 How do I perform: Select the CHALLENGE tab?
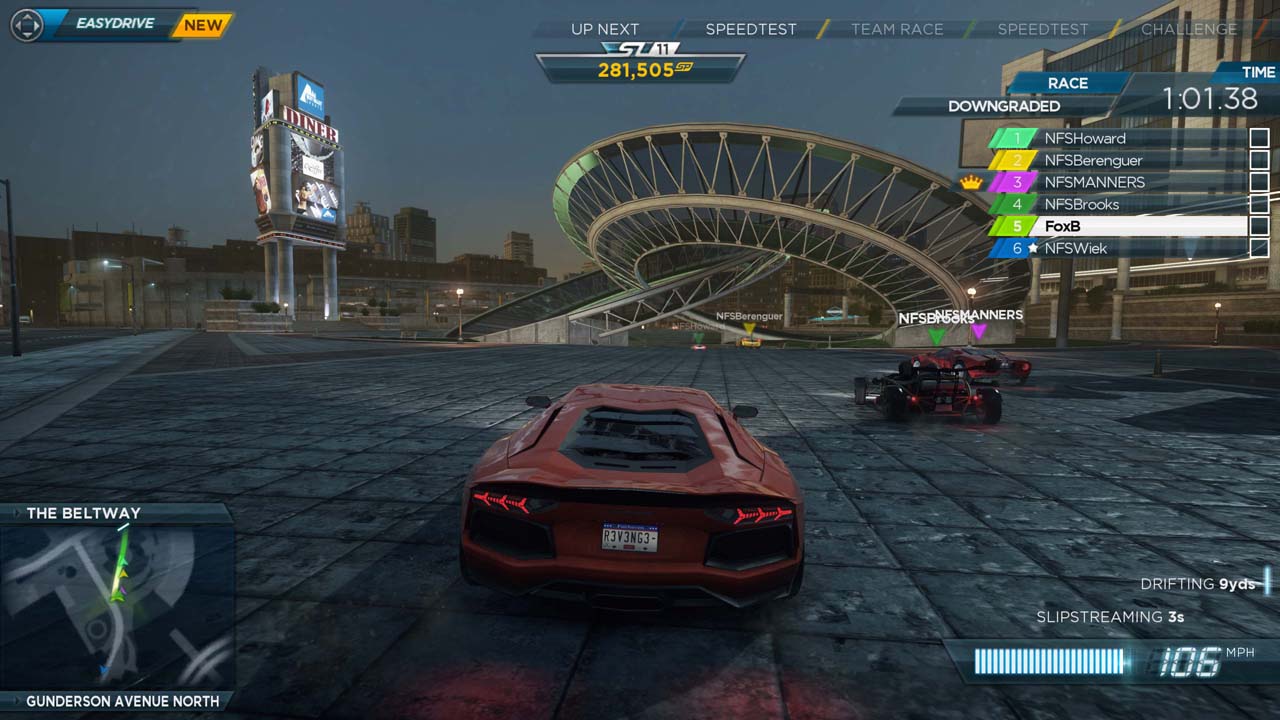click(x=1188, y=29)
